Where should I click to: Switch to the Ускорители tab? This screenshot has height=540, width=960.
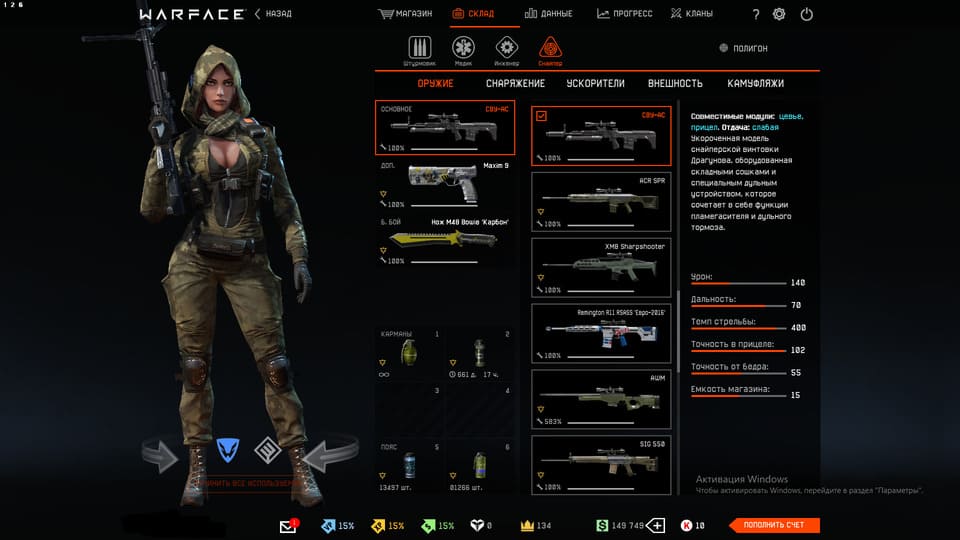pos(595,84)
